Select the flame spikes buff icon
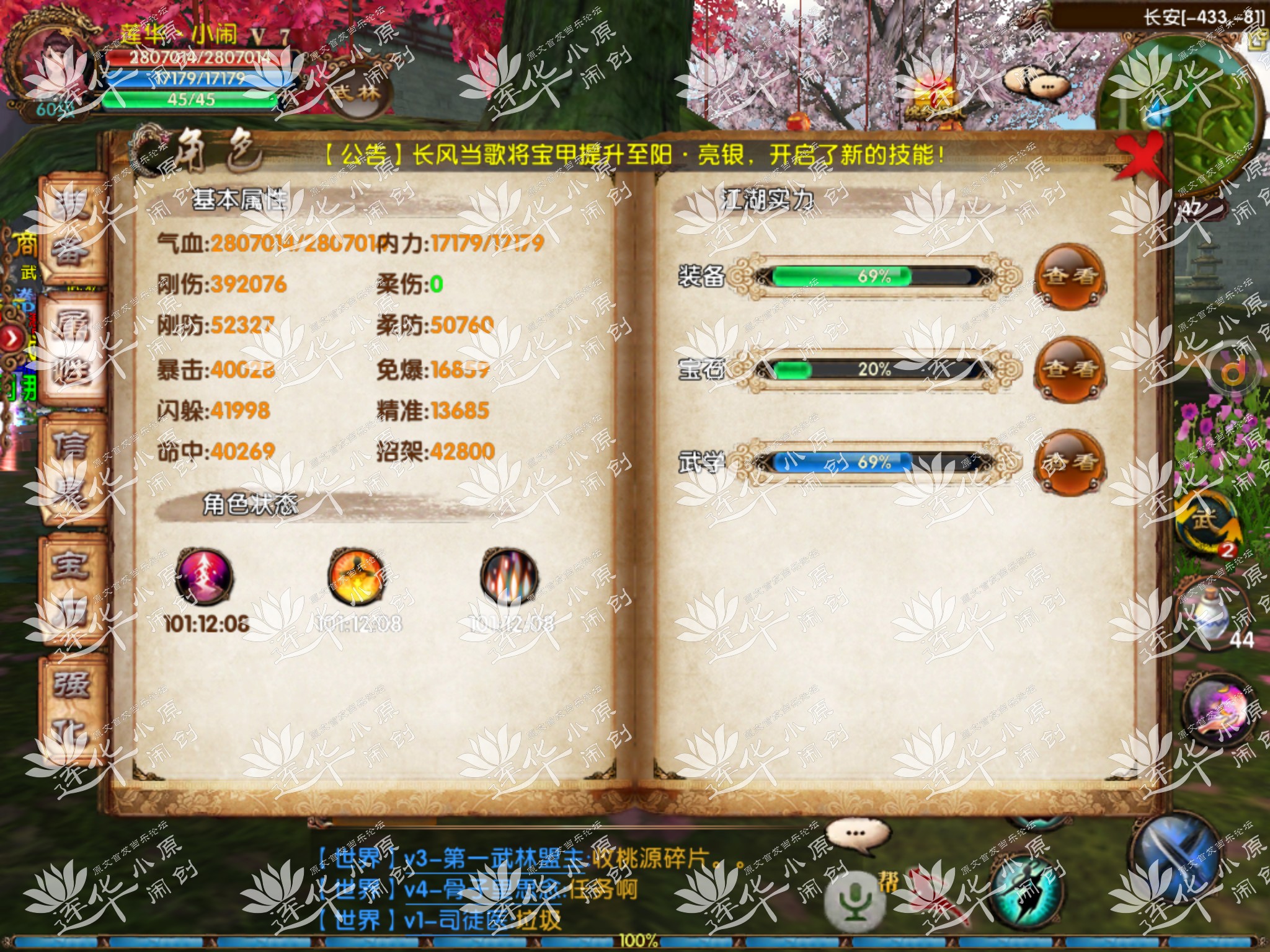The height and width of the screenshot is (952, 1270). [x=508, y=578]
